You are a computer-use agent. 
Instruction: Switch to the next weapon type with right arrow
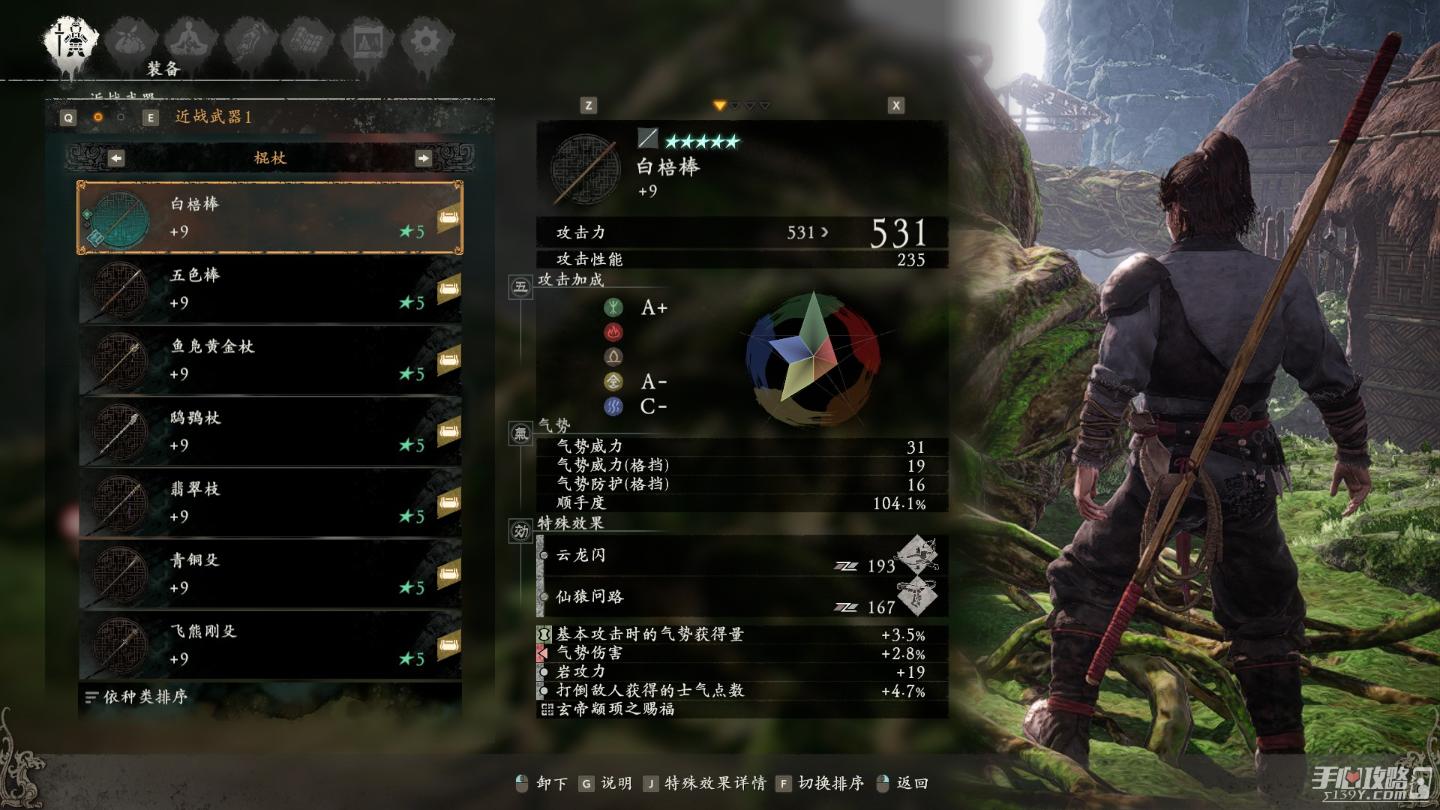click(423, 158)
